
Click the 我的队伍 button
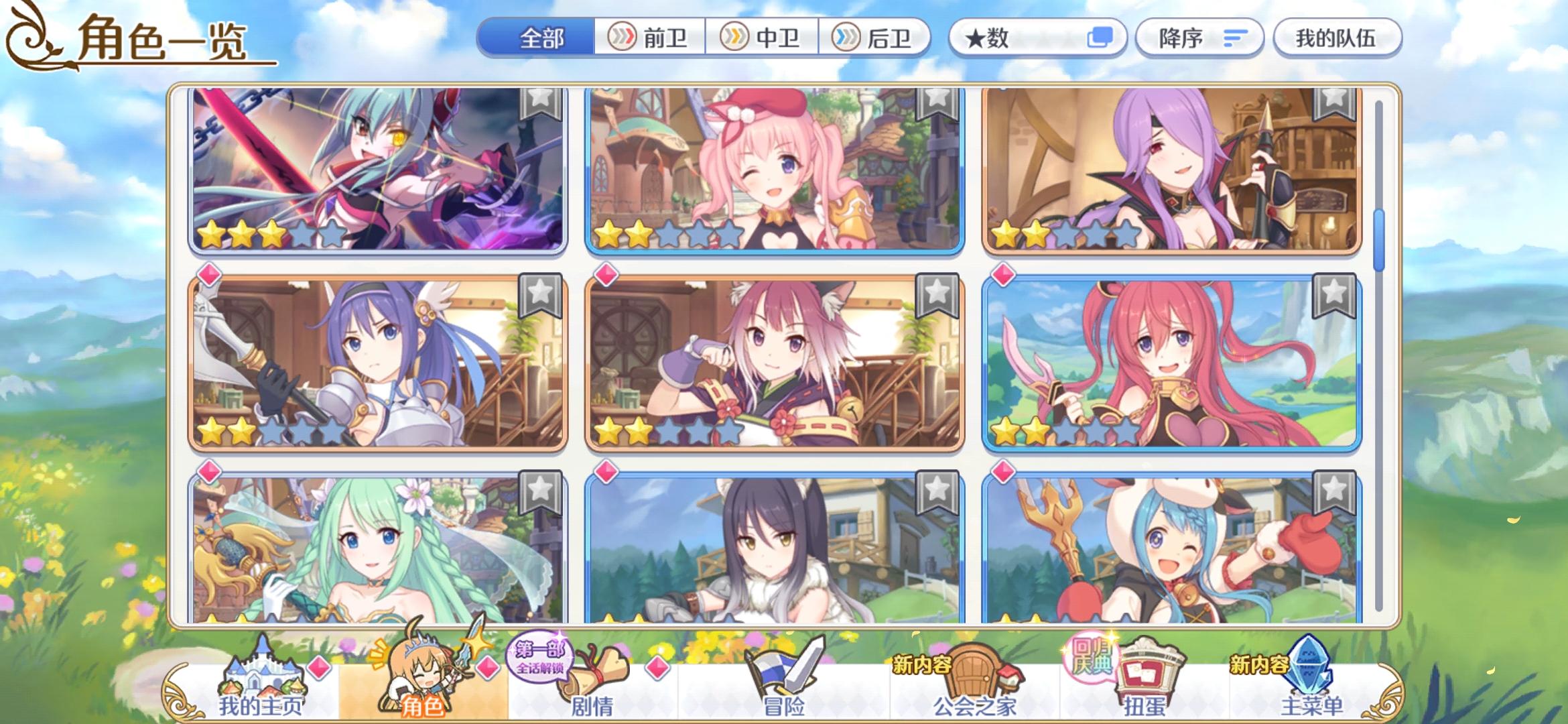pos(1337,38)
